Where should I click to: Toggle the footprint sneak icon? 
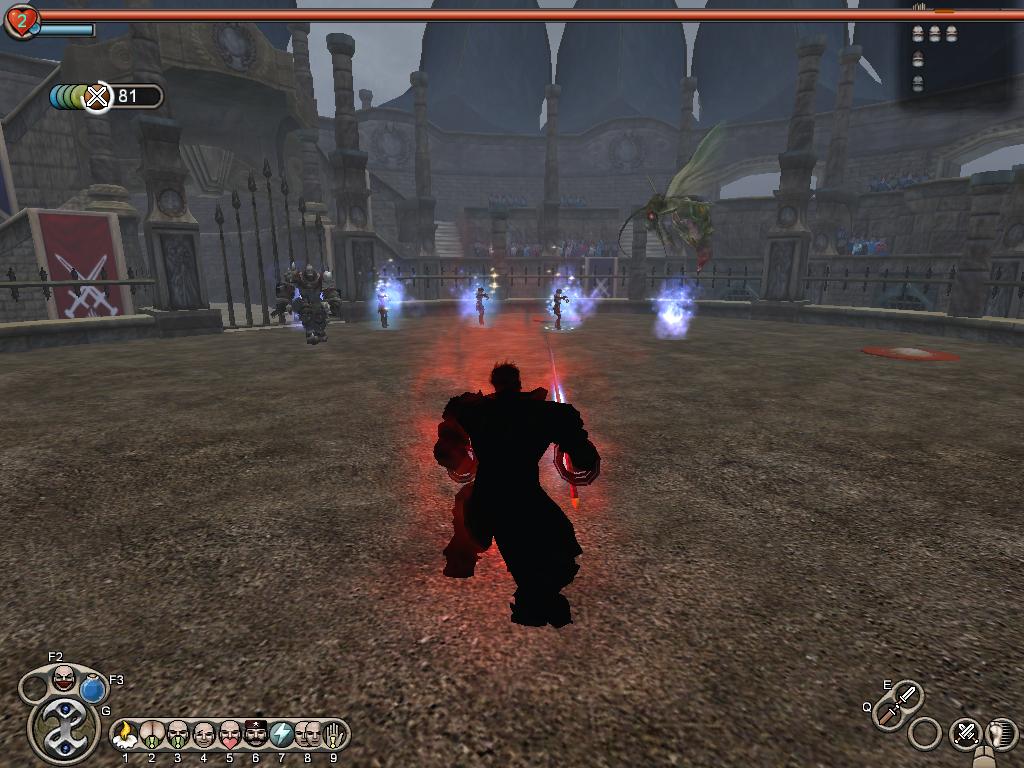1000,733
